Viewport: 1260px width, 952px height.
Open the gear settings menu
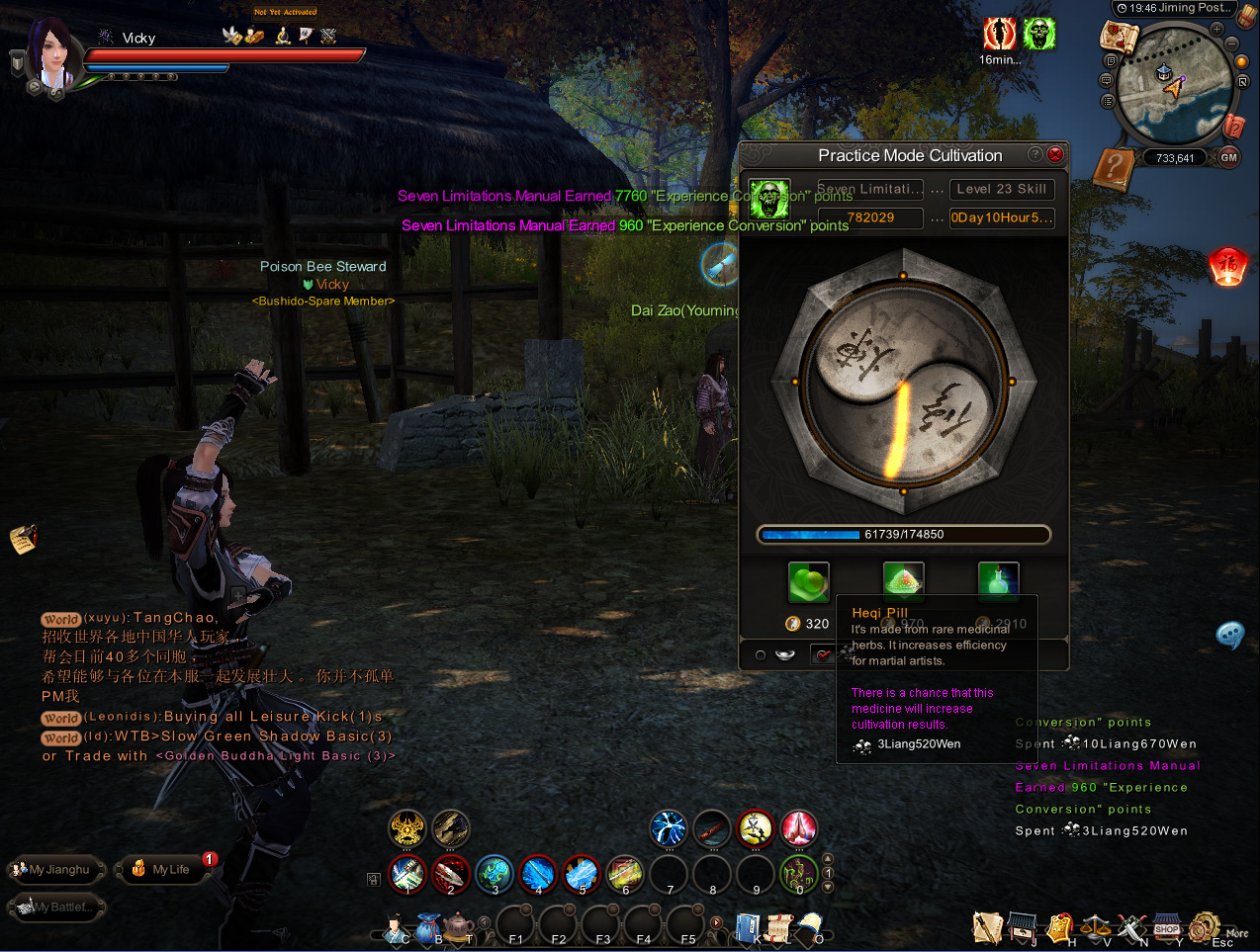1204,928
